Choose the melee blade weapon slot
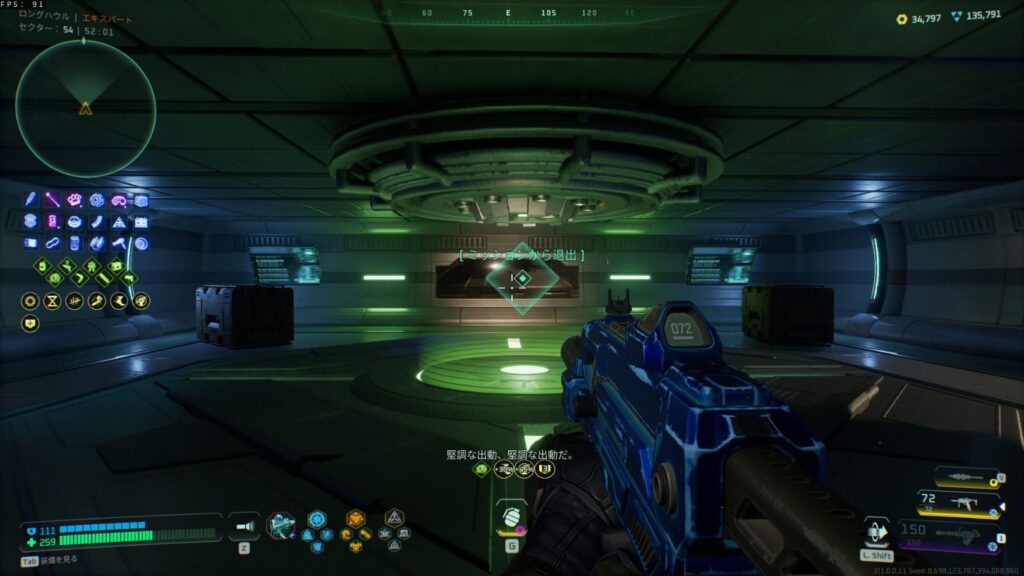 point(966,477)
